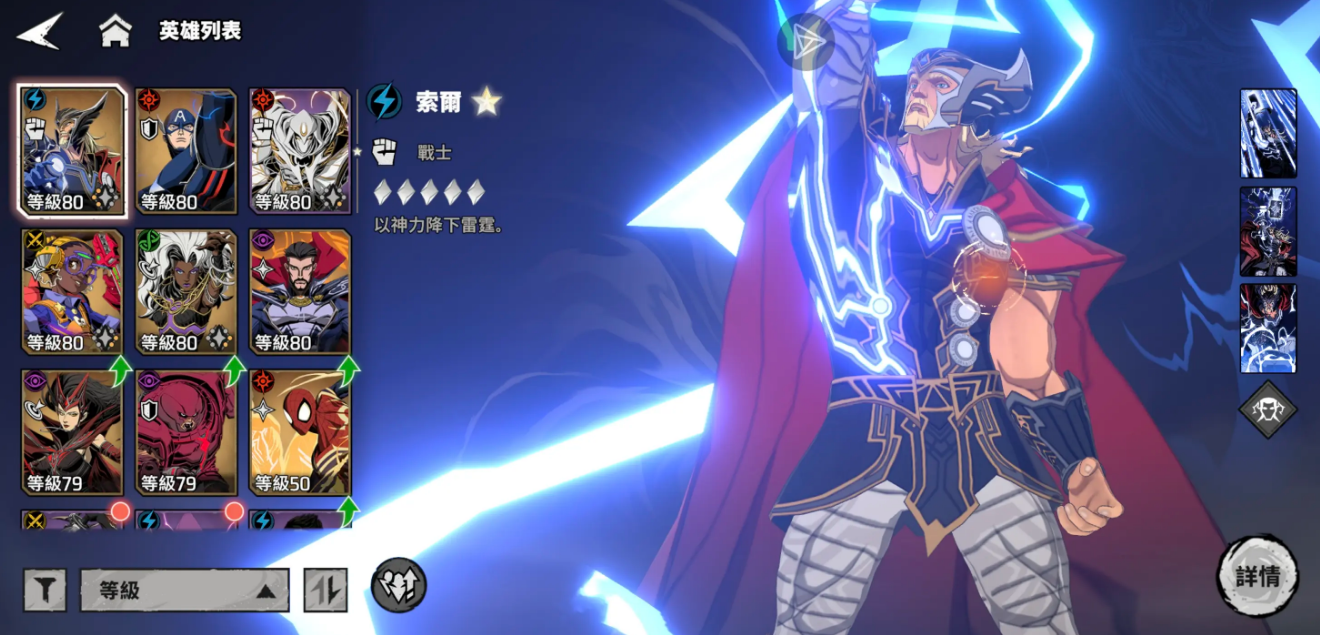This screenshot has width=1320, height=635.
Task: Select the red Juggernaut hero card
Action: [186, 432]
